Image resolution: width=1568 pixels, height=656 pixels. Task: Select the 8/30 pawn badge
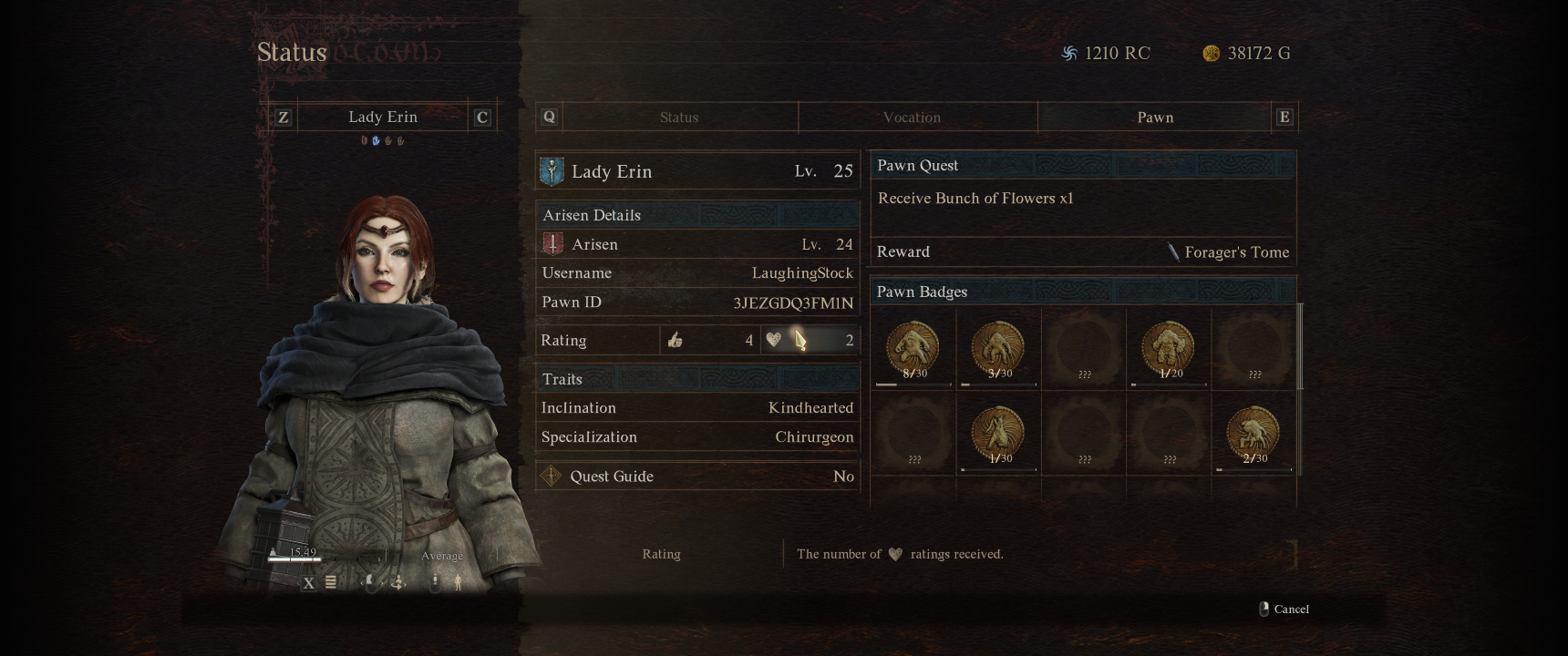[913, 348]
